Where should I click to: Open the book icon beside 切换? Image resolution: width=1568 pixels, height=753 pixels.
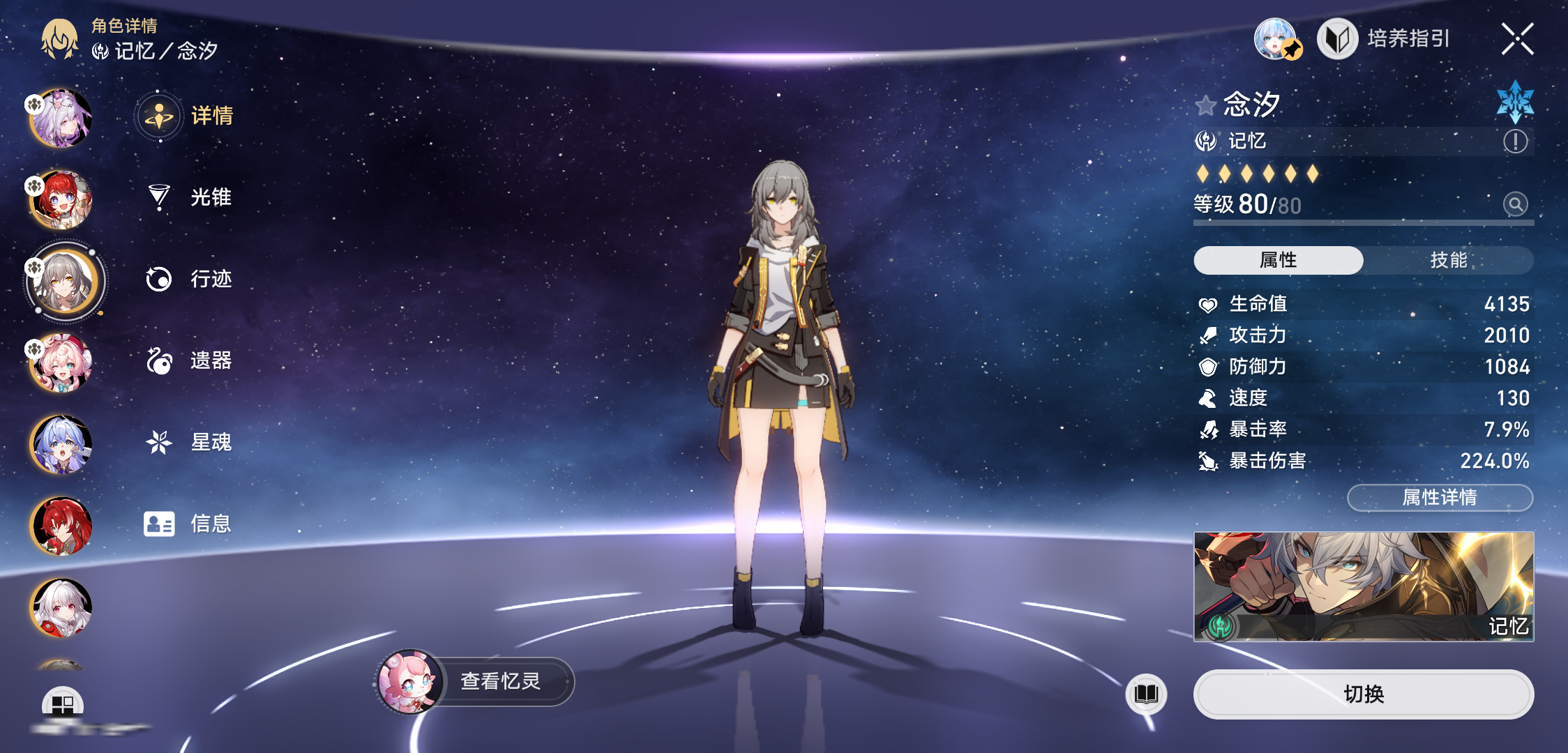coord(1146,694)
